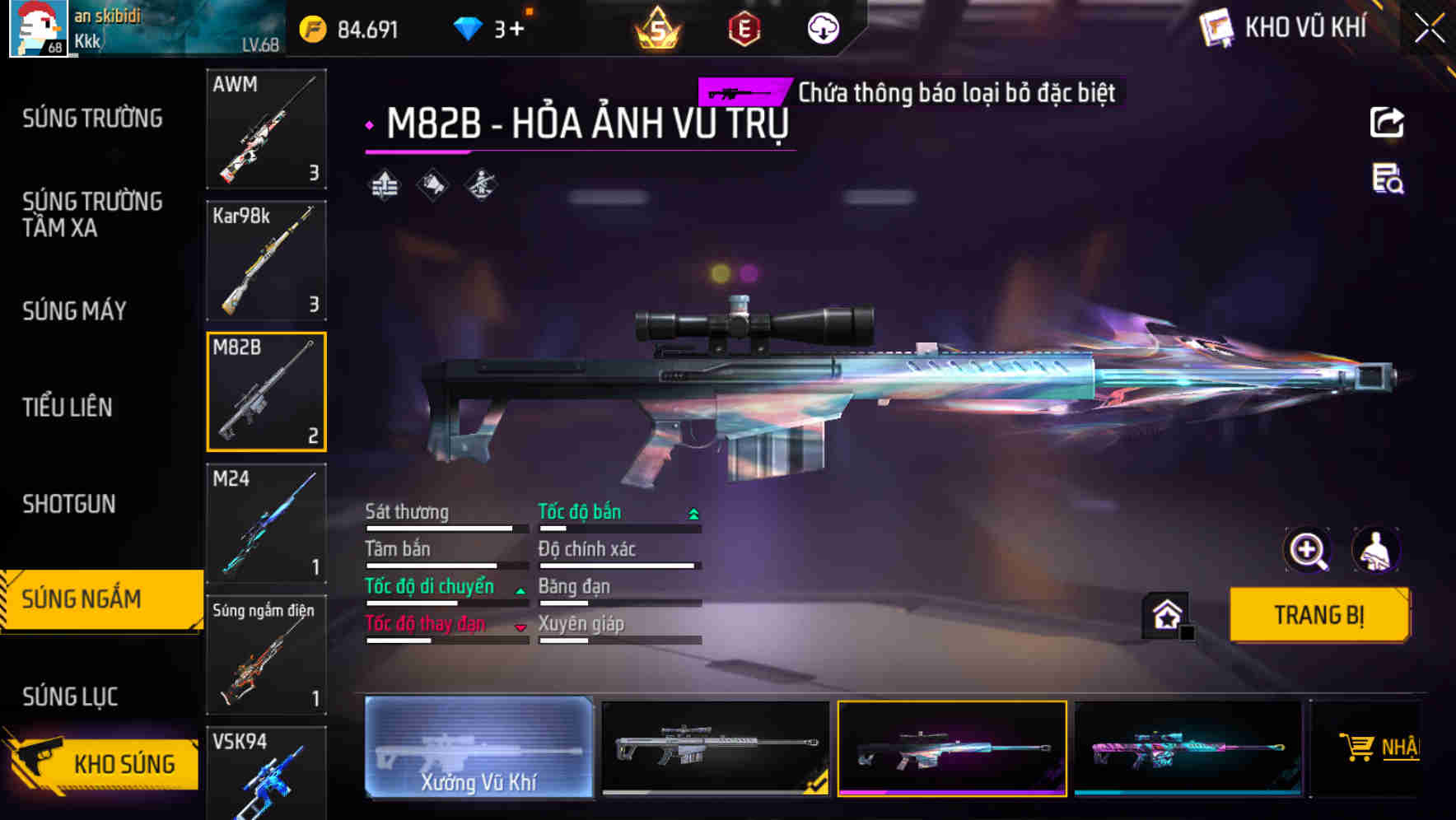Viewport: 1456px width, 820px height.
Task: Click the red E emblem in top bar
Action: tap(743, 27)
